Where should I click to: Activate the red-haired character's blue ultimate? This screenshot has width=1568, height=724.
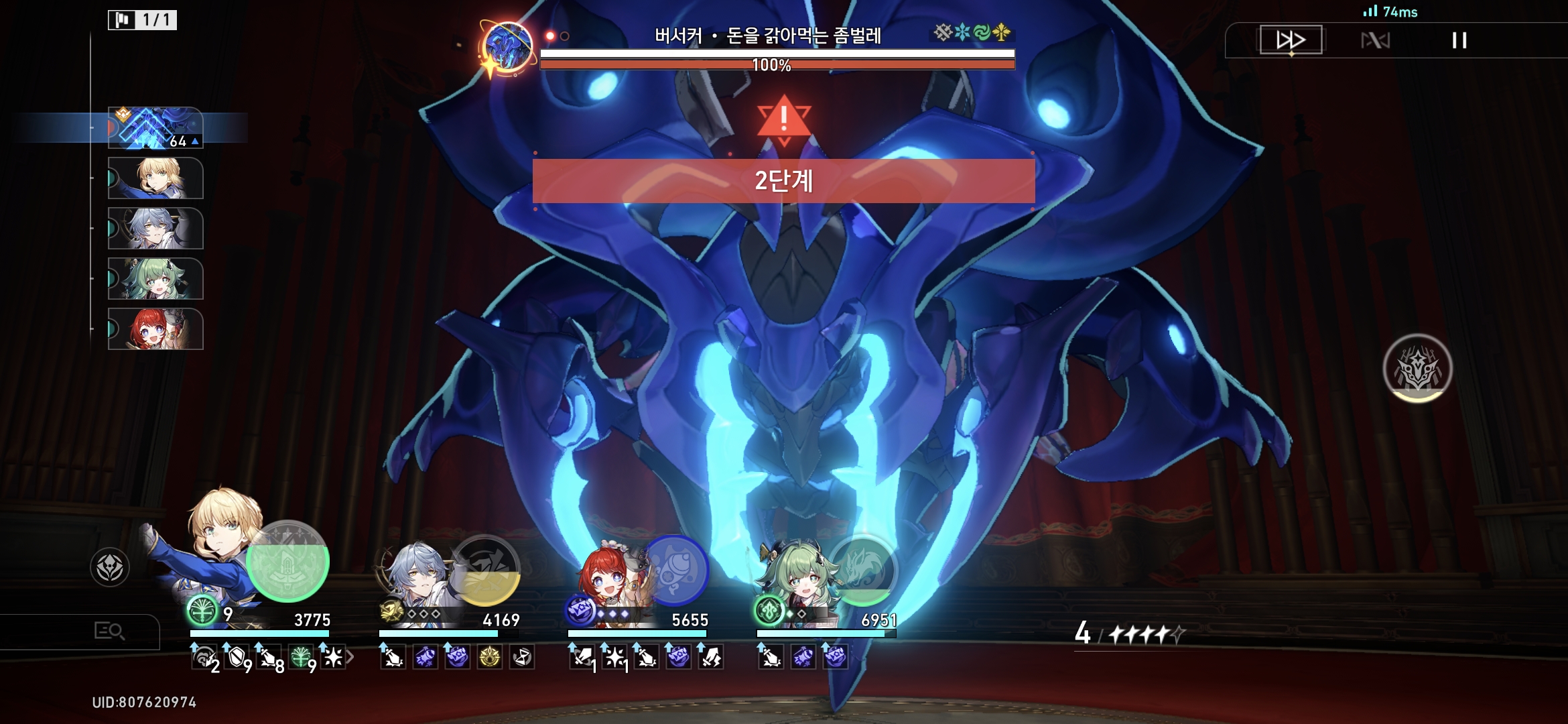[x=675, y=570]
